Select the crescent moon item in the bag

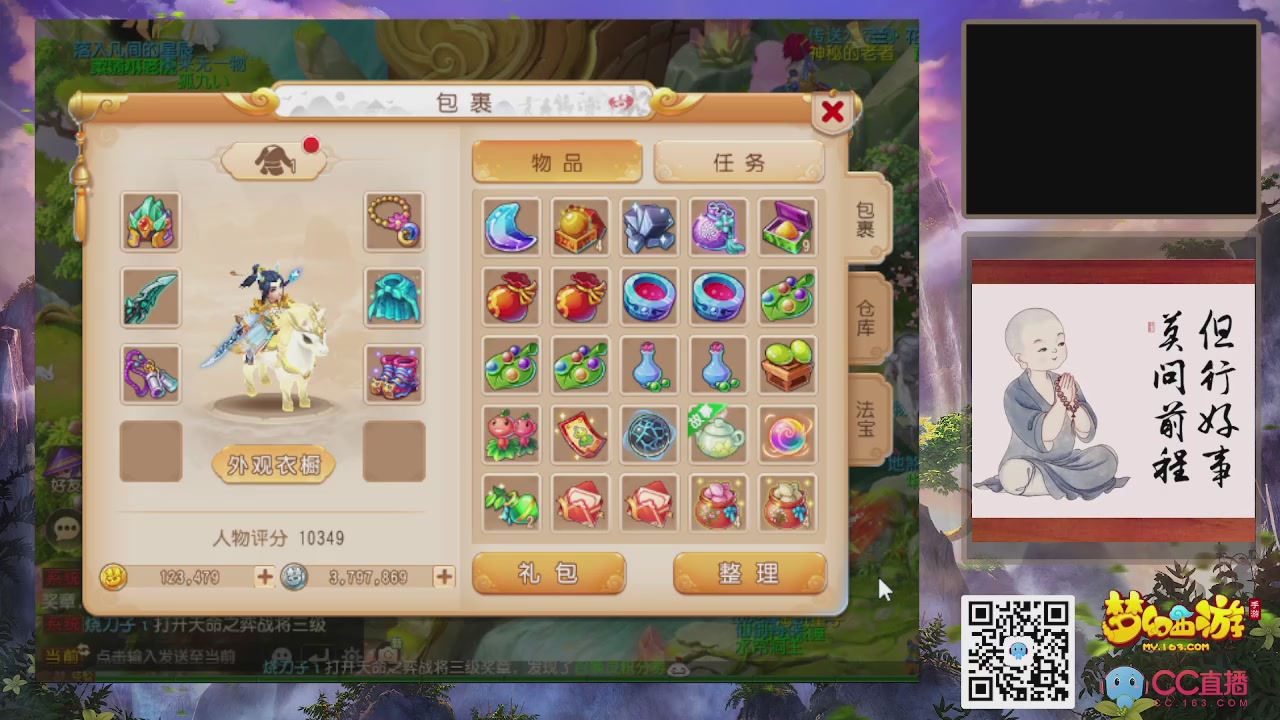click(x=510, y=228)
